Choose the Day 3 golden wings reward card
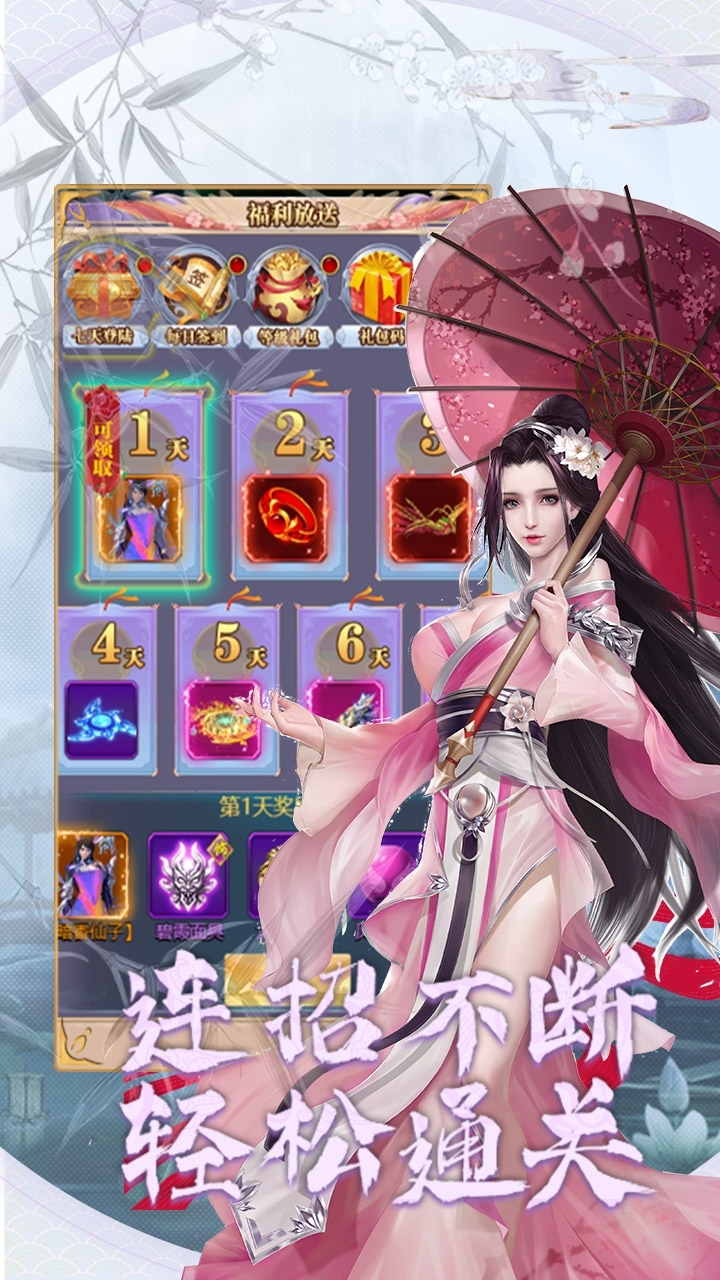The height and width of the screenshot is (1280, 720). click(x=428, y=485)
